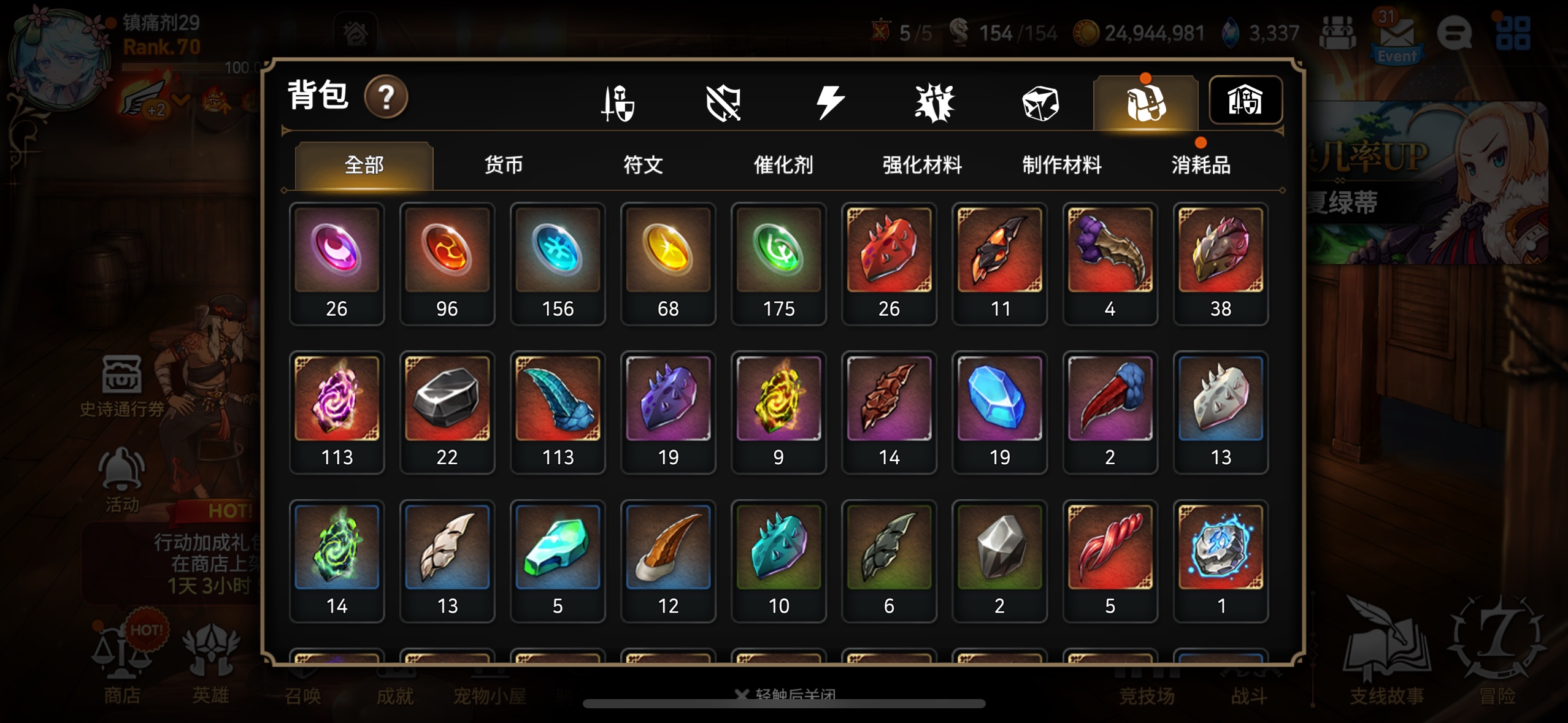Screen dimensions: 1568x723
Task: Select the crossed-out shield category icon
Action: pos(723,102)
